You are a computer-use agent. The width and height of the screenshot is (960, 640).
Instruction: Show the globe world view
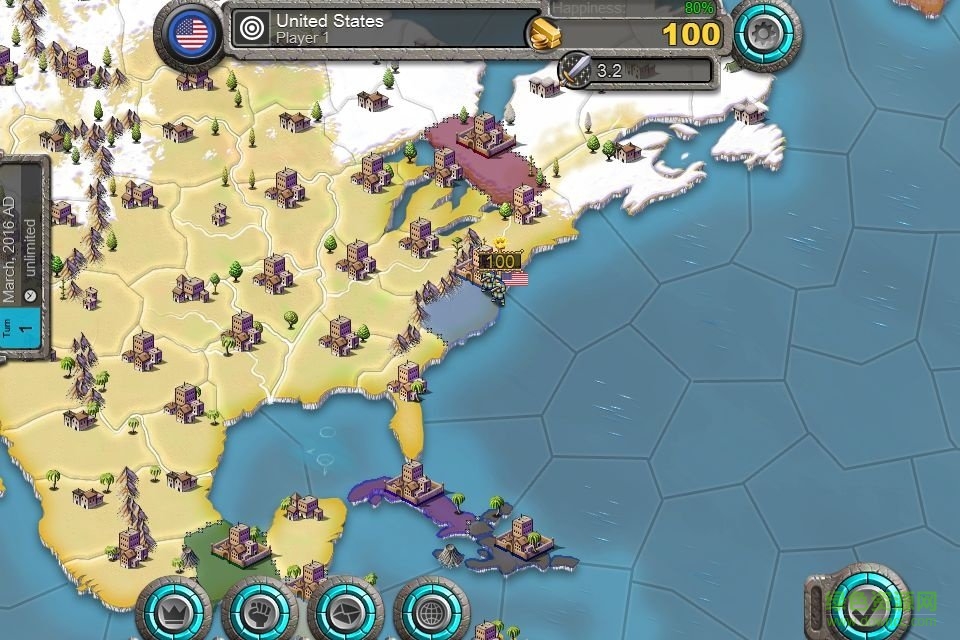coord(431,608)
